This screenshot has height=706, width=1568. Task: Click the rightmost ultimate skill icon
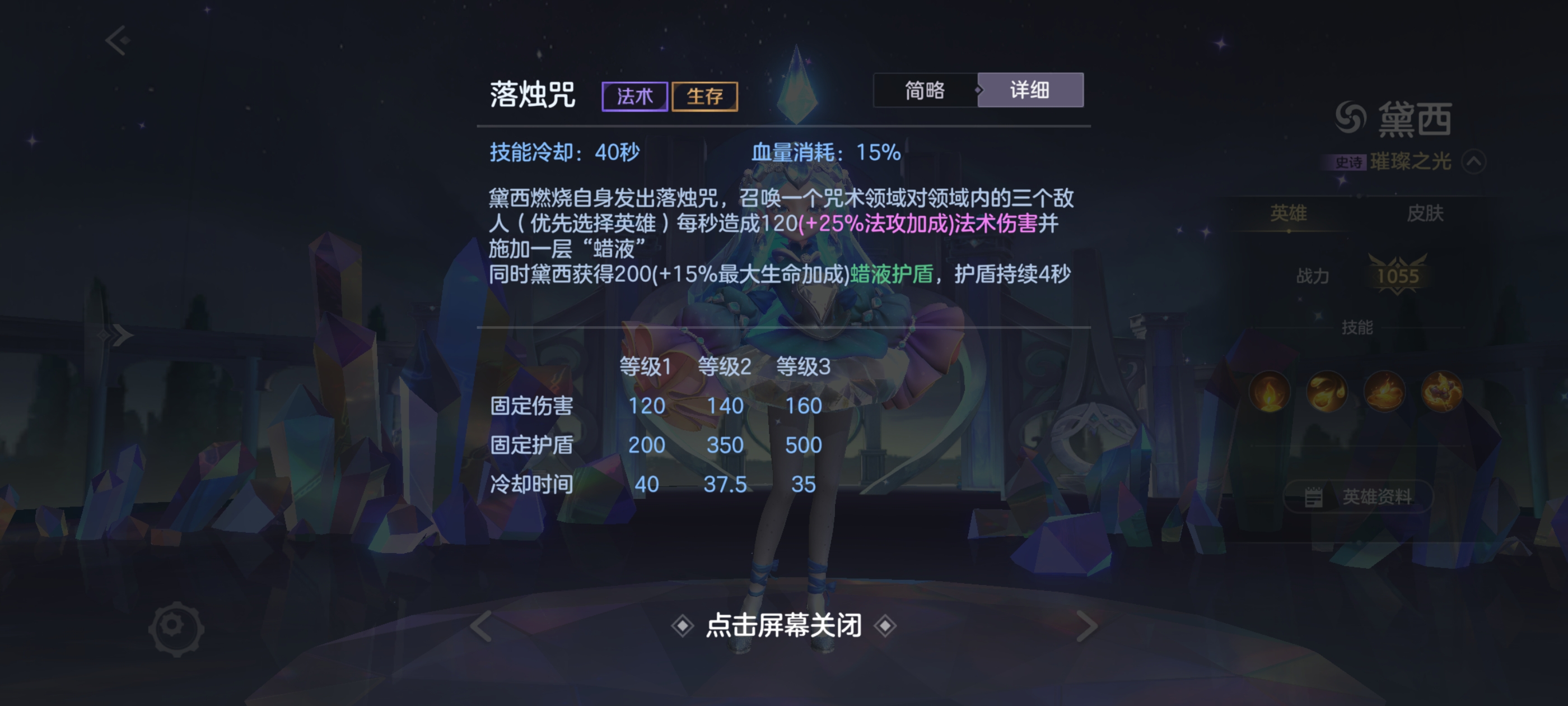[1443, 393]
